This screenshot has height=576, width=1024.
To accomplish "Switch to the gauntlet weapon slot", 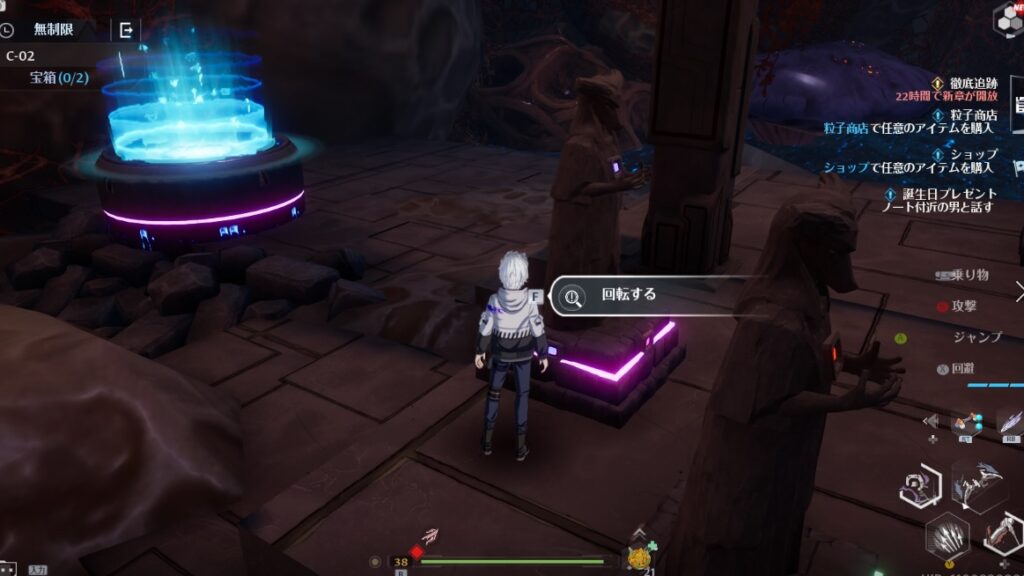I will point(1003,536).
